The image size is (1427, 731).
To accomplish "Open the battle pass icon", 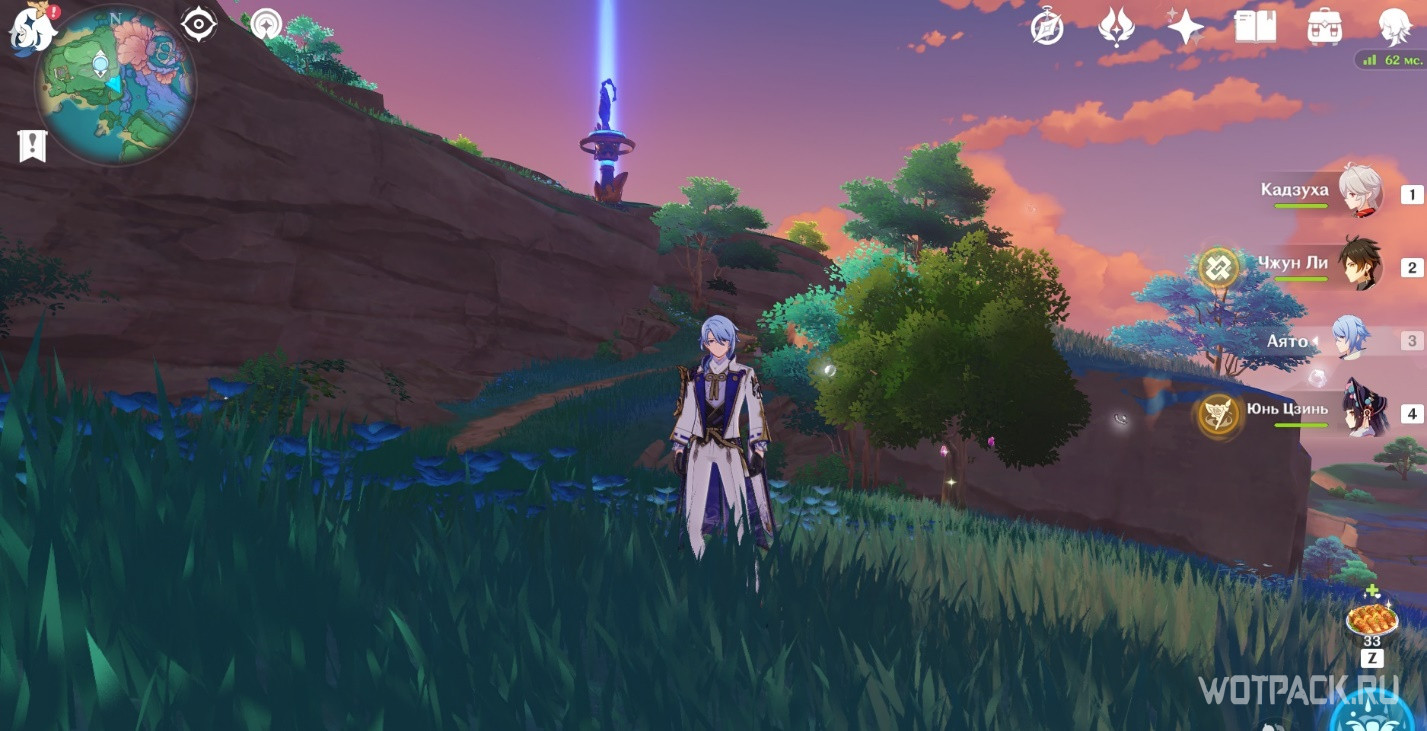I will click(1116, 28).
